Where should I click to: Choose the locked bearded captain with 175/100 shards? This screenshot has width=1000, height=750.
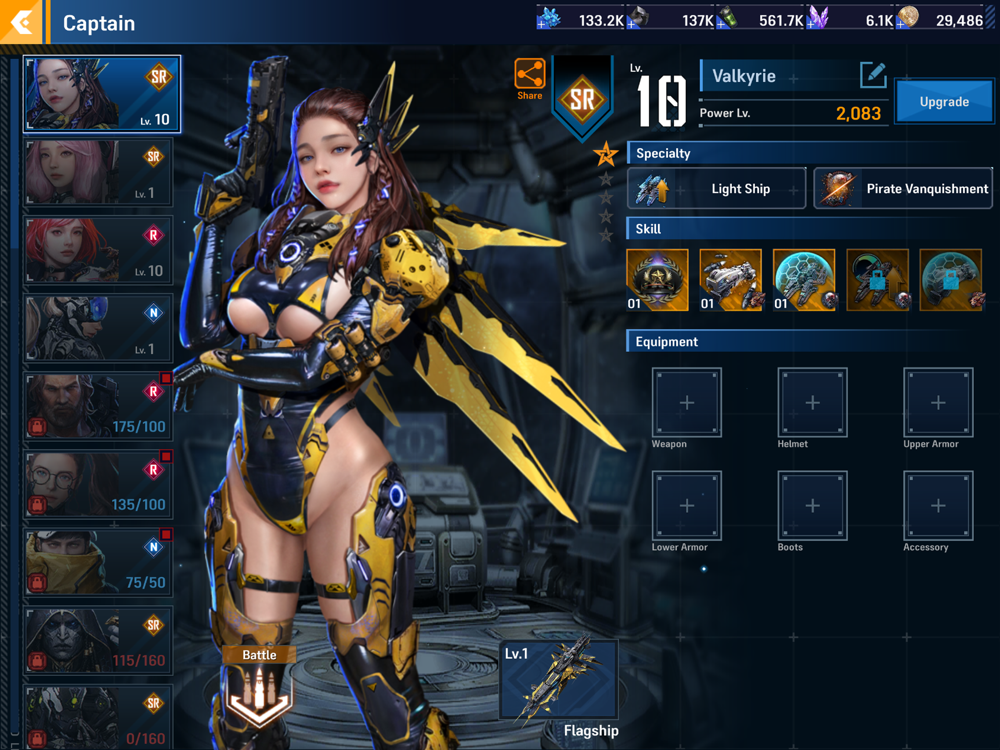99,406
